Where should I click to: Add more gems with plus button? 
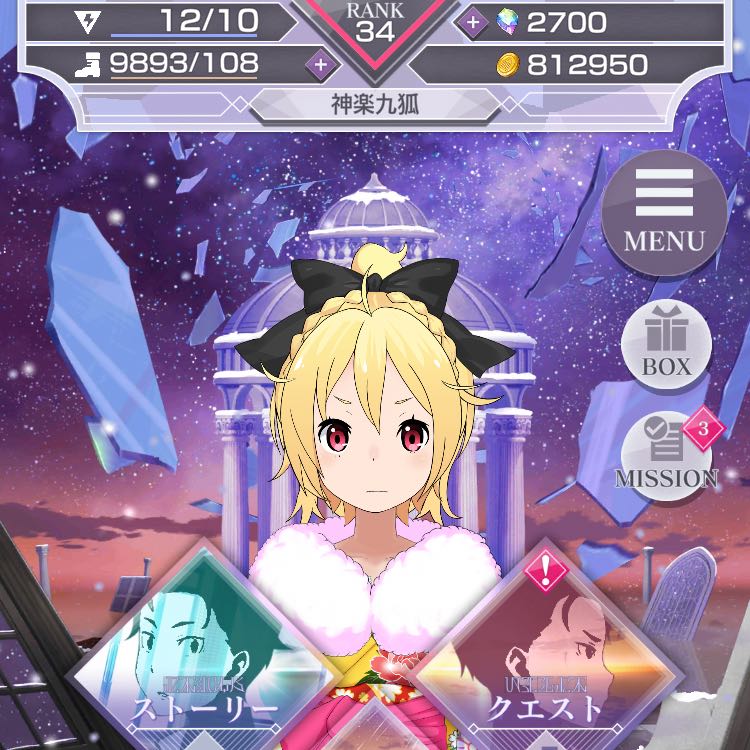473,21
